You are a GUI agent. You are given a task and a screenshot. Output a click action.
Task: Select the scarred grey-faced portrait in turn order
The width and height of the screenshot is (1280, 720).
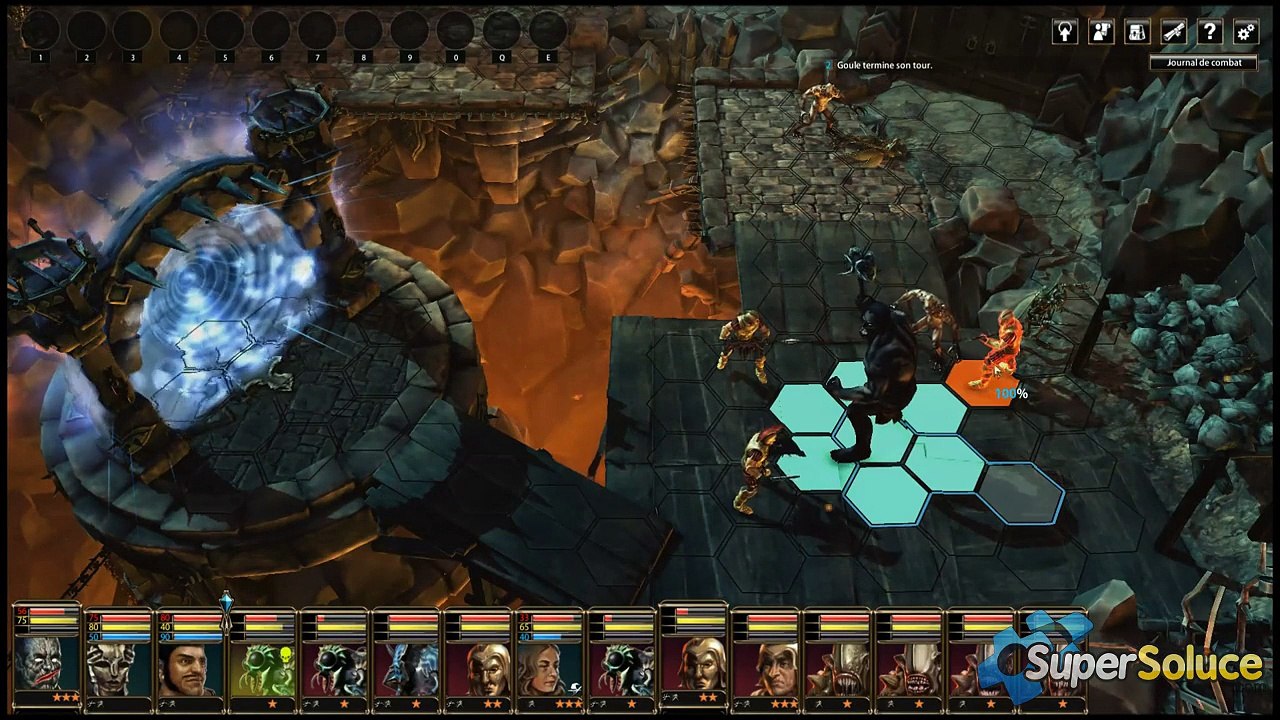coord(47,664)
